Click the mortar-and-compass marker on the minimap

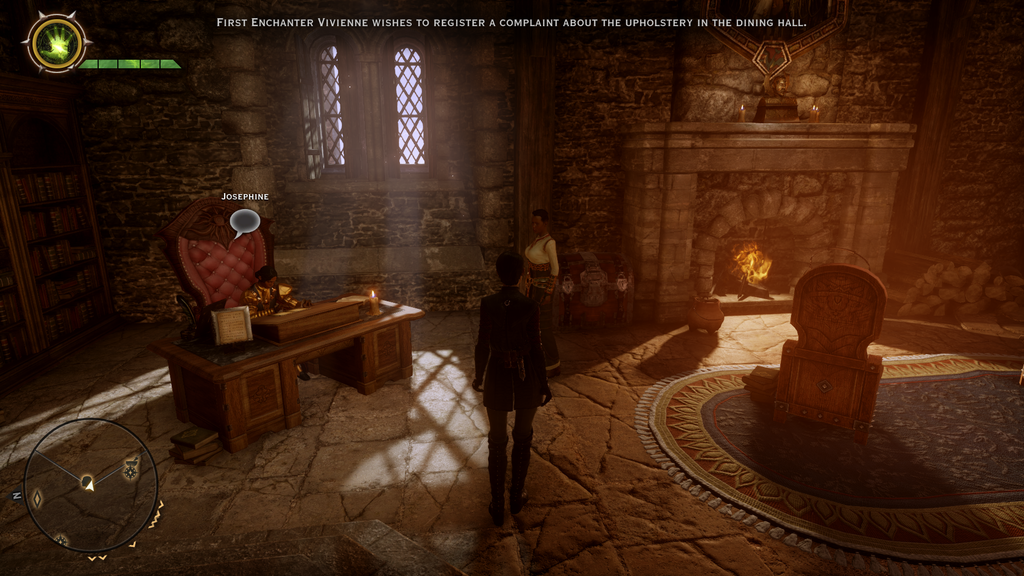(x=131, y=467)
